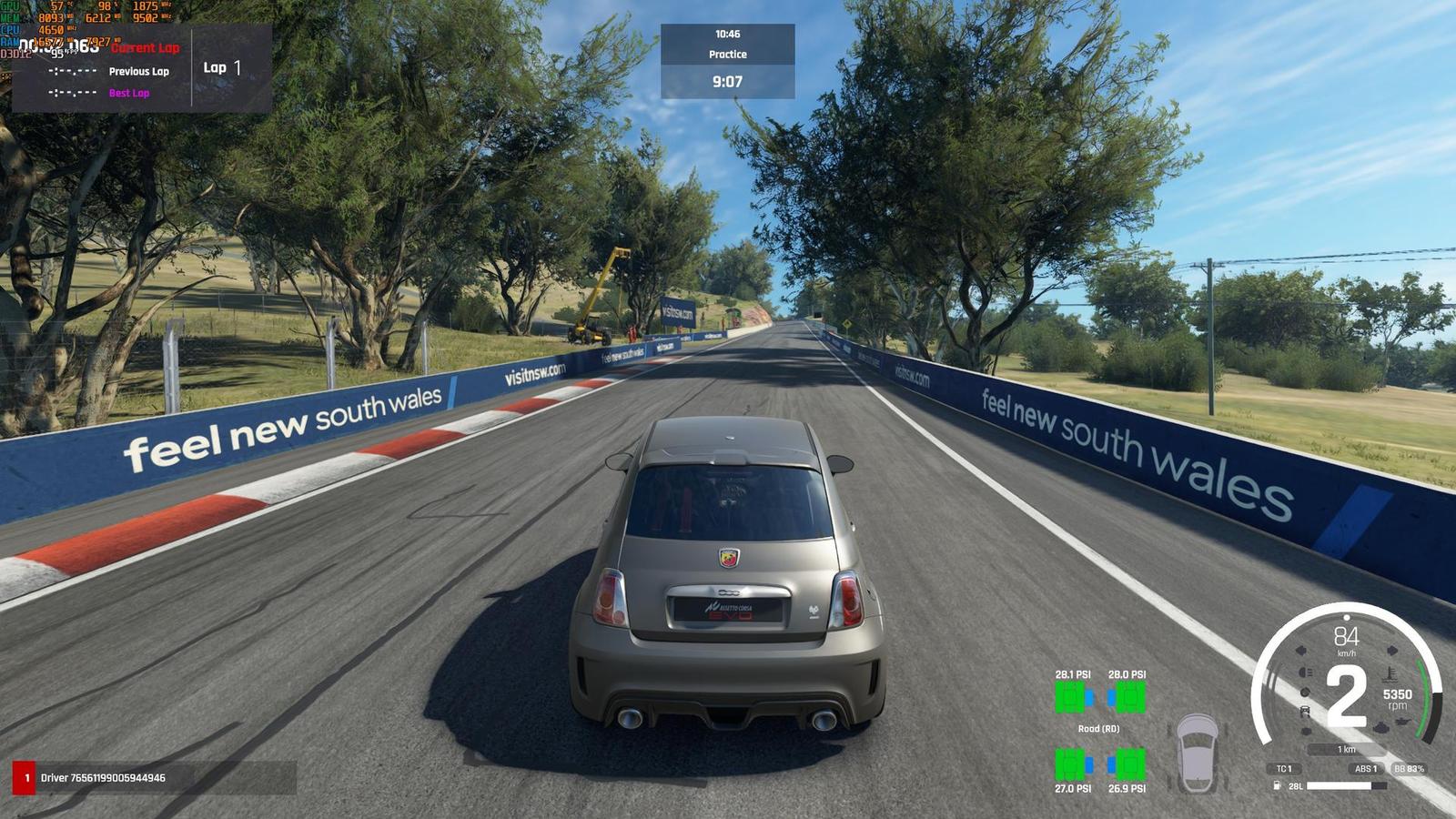This screenshot has width=1456, height=819.
Task: Select the driver row in the standings list
Action: tap(153, 778)
